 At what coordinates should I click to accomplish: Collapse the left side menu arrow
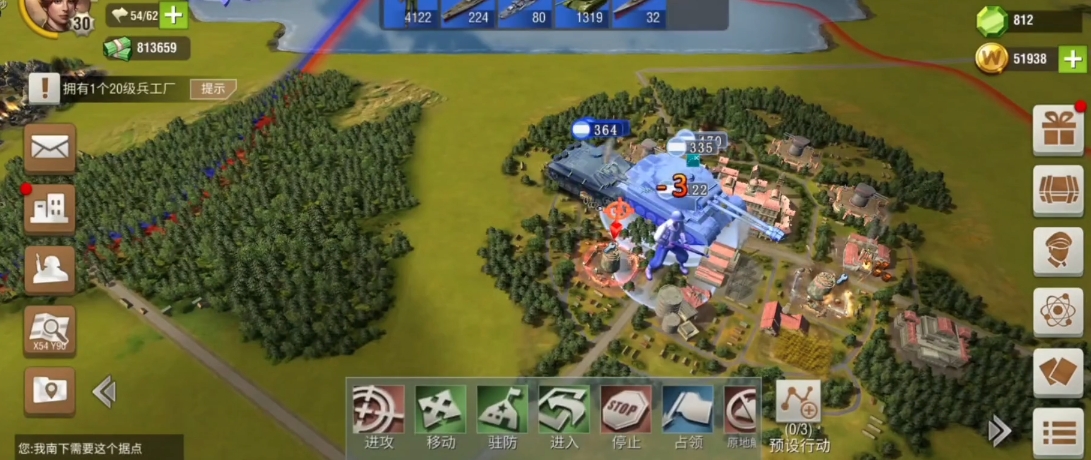(x=103, y=392)
